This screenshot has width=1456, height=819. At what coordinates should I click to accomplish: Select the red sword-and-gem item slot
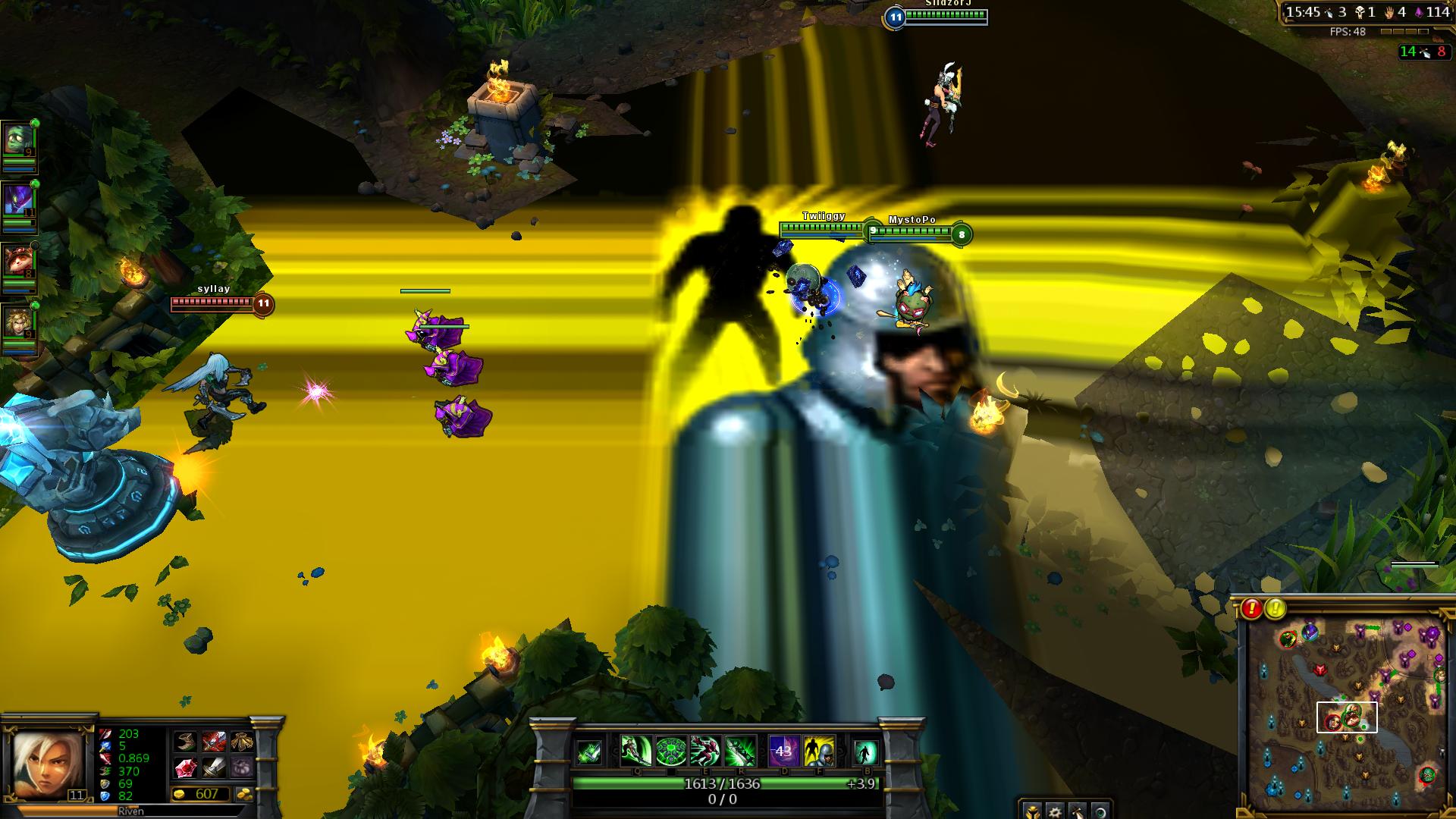[x=214, y=741]
